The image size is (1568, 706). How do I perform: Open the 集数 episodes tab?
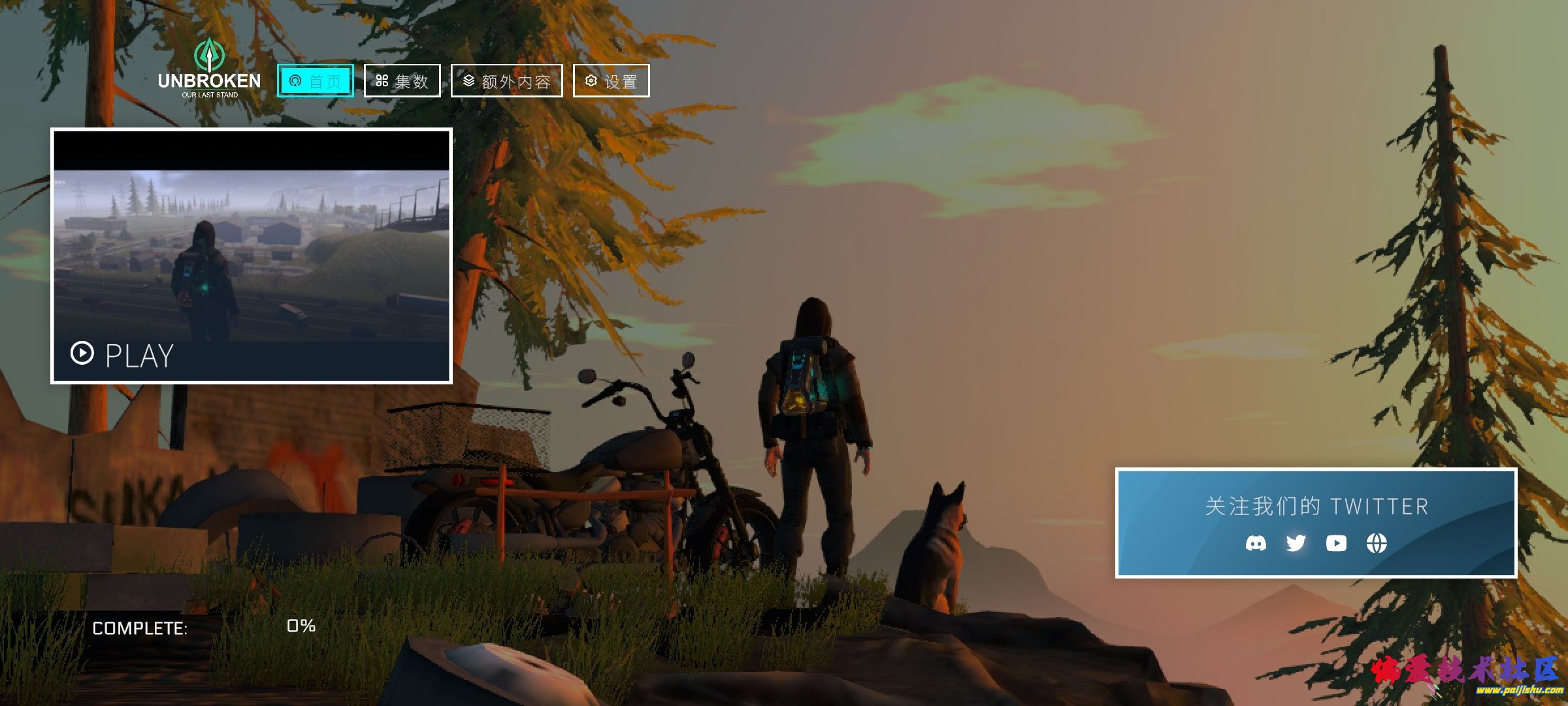(402, 81)
